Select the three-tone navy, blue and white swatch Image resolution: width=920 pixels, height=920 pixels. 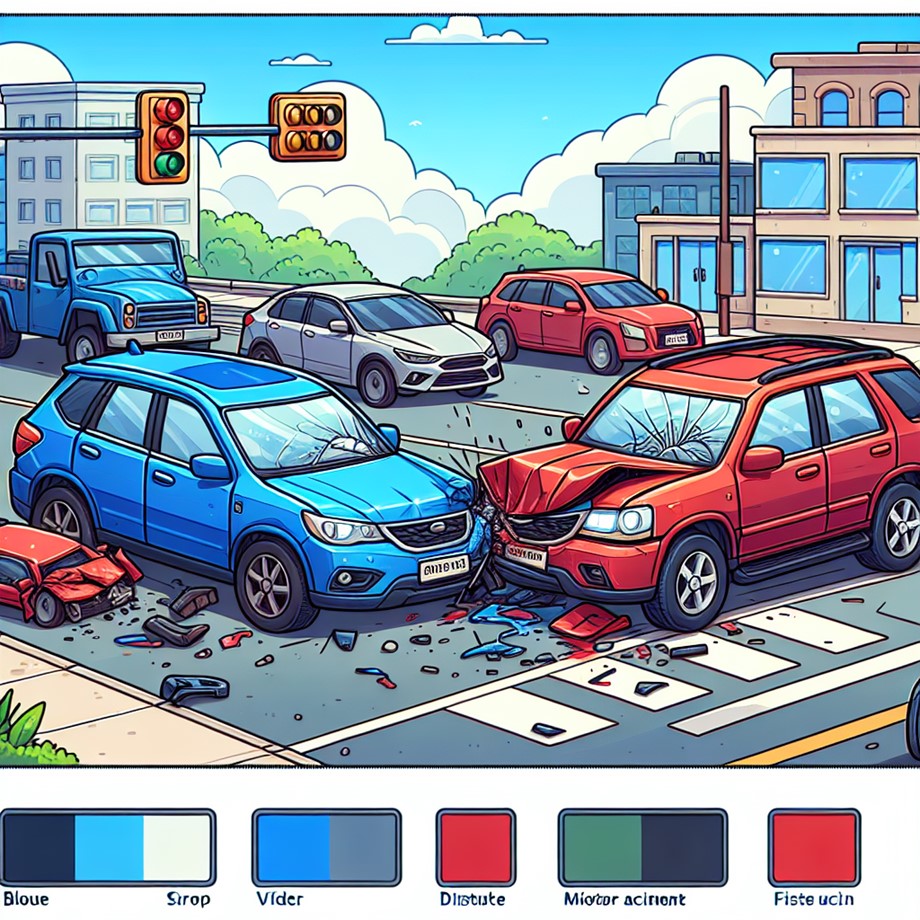108,846
